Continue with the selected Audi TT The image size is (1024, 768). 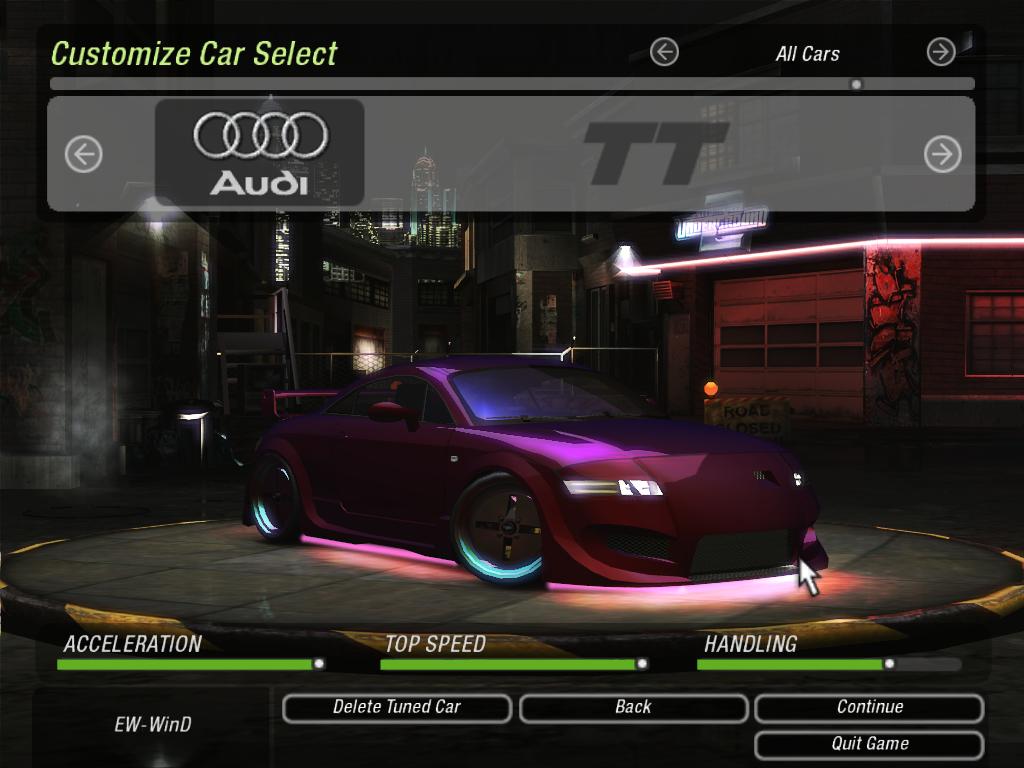(869, 708)
